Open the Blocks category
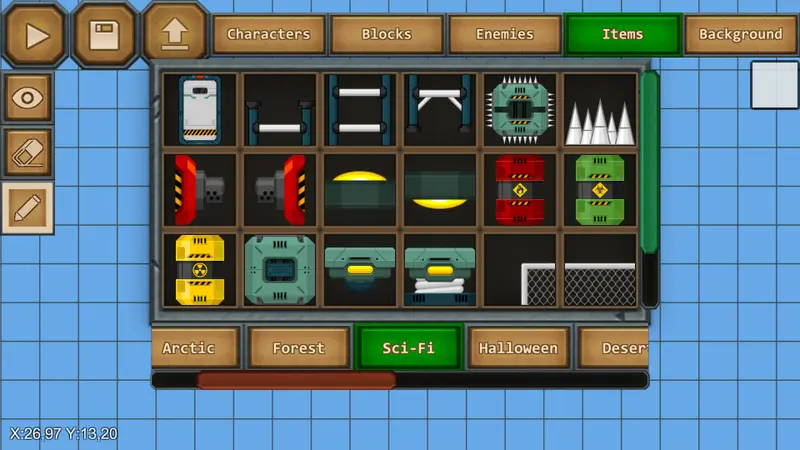The height and width of the screenshot is (450, 800). point(386,34)
